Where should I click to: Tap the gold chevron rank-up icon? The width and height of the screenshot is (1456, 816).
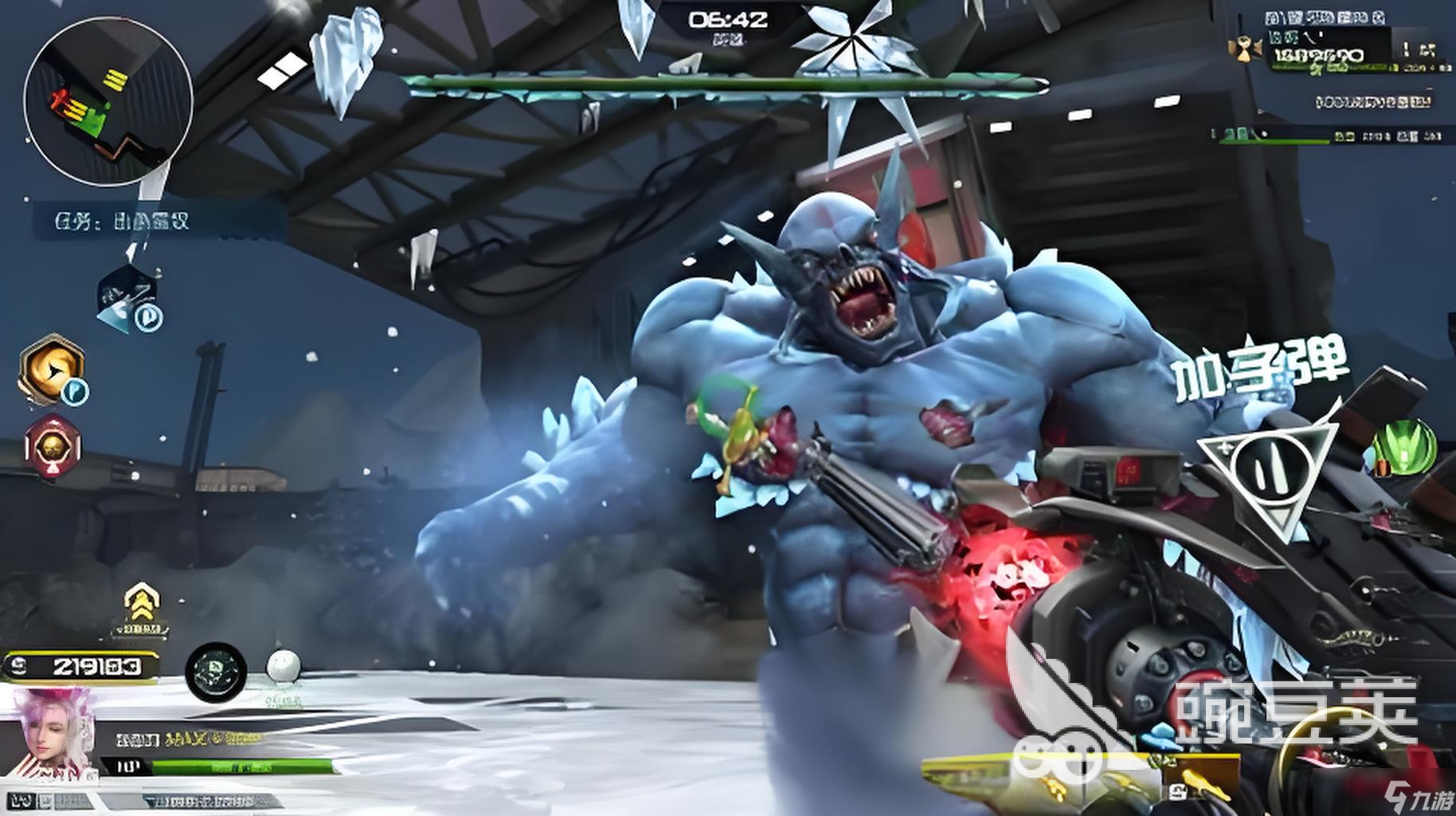point(141,603)
